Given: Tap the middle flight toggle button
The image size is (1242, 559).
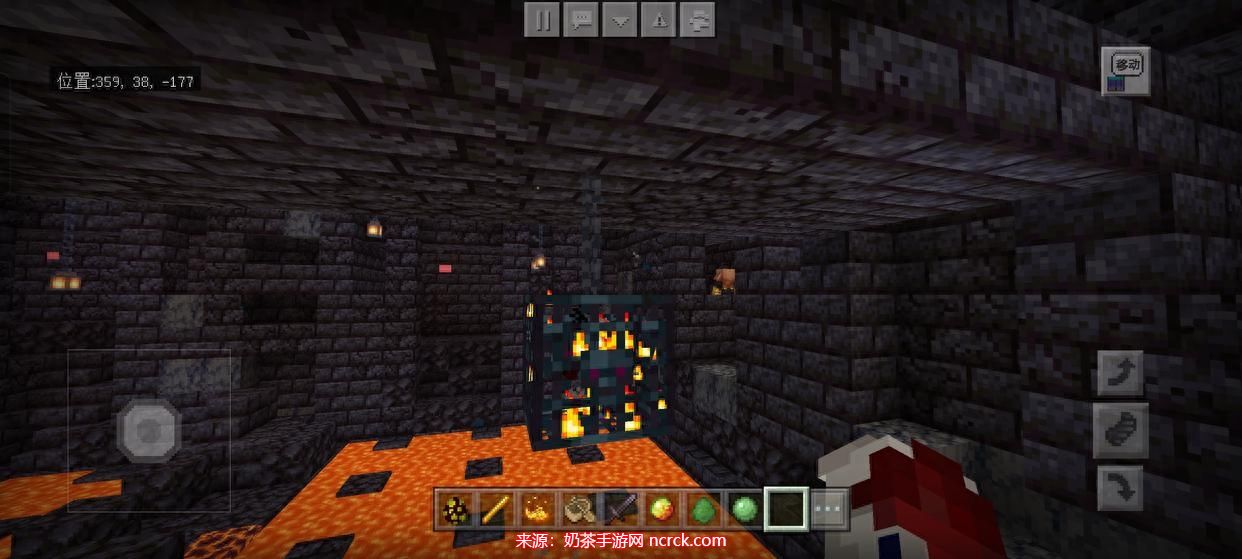Looking at the screenshot, I should point(1121,432).
